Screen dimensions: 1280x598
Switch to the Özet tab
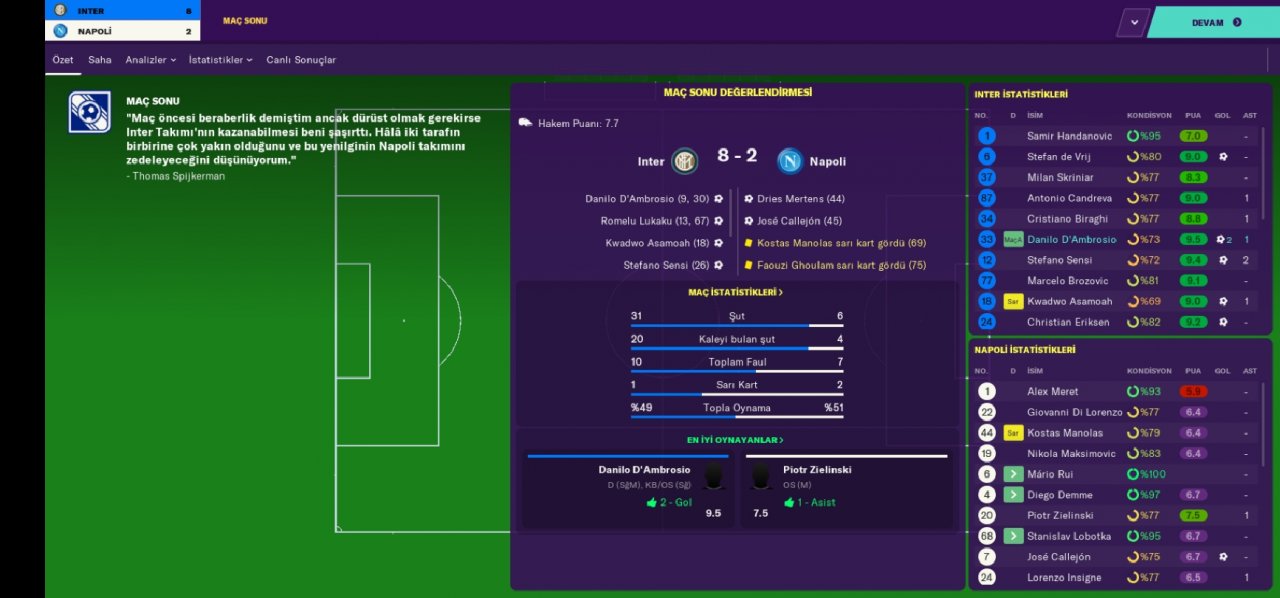[x=63, y=60]
